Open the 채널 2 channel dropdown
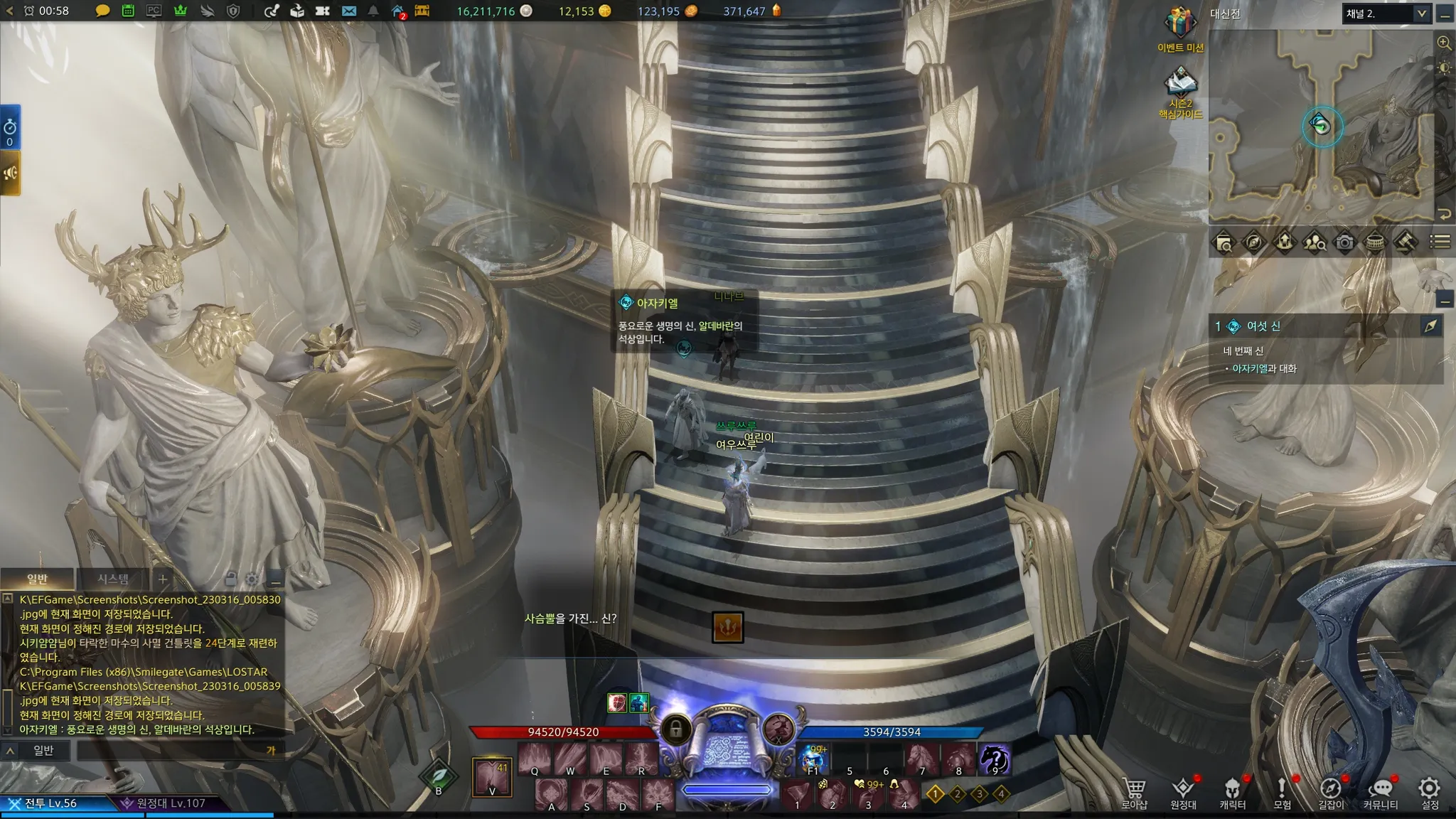The width and height of the screenshot is (1456, 819). [x=1386, y=14]
